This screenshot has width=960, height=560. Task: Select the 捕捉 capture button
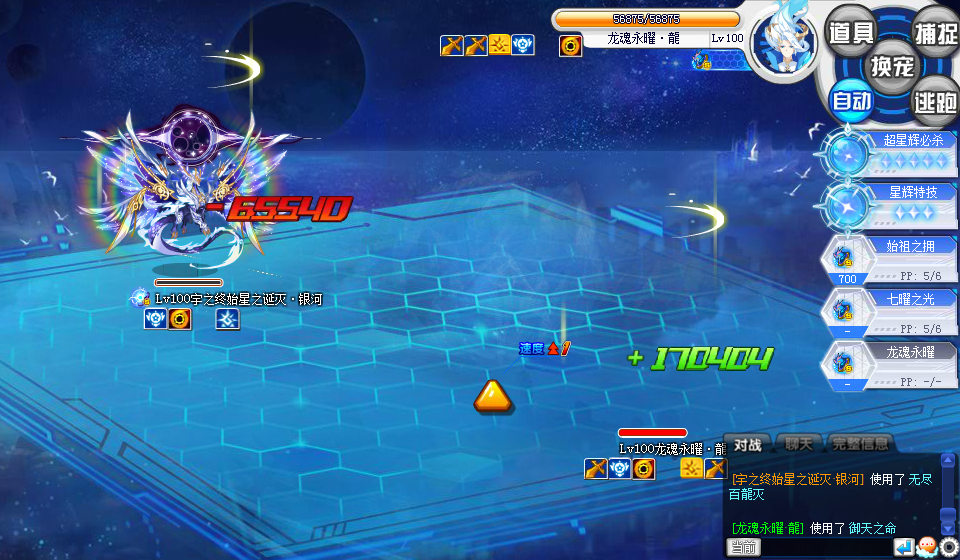coord(935,31)
